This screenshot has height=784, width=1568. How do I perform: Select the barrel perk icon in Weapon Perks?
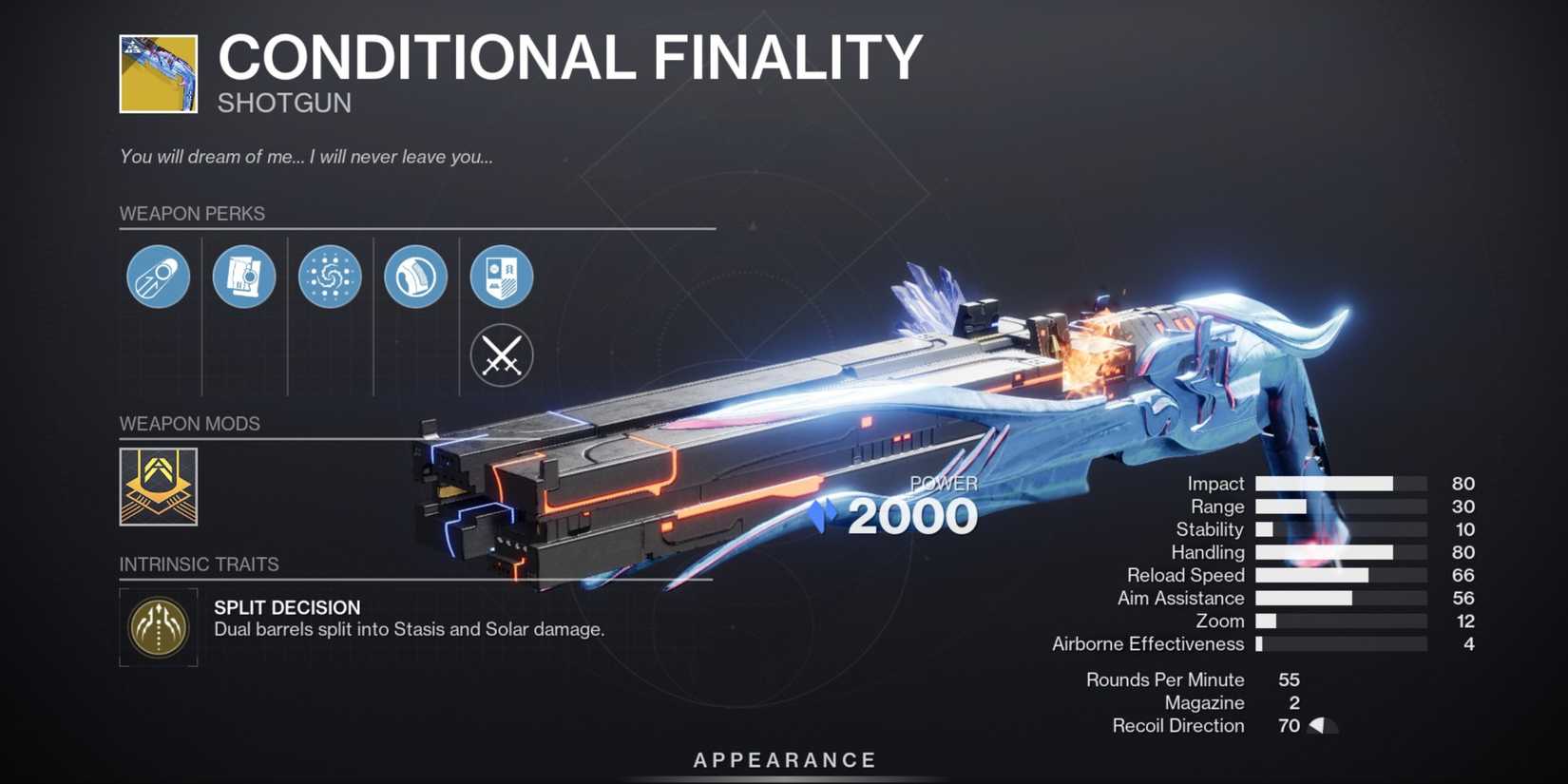coord(157,276)
